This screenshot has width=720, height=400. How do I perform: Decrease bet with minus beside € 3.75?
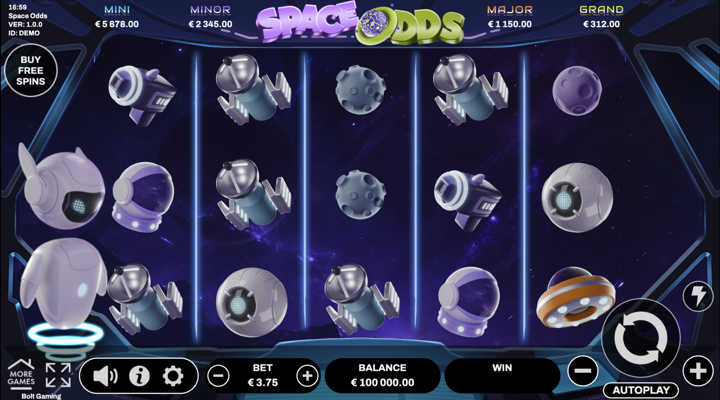(x=218, y=376)
